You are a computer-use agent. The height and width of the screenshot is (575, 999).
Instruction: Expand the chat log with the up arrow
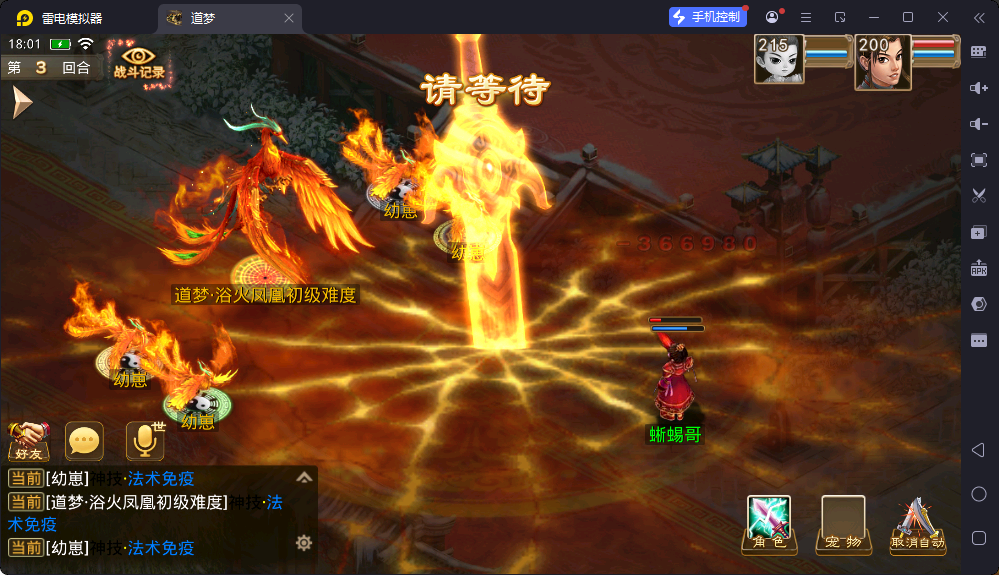(x=305, y=478)
